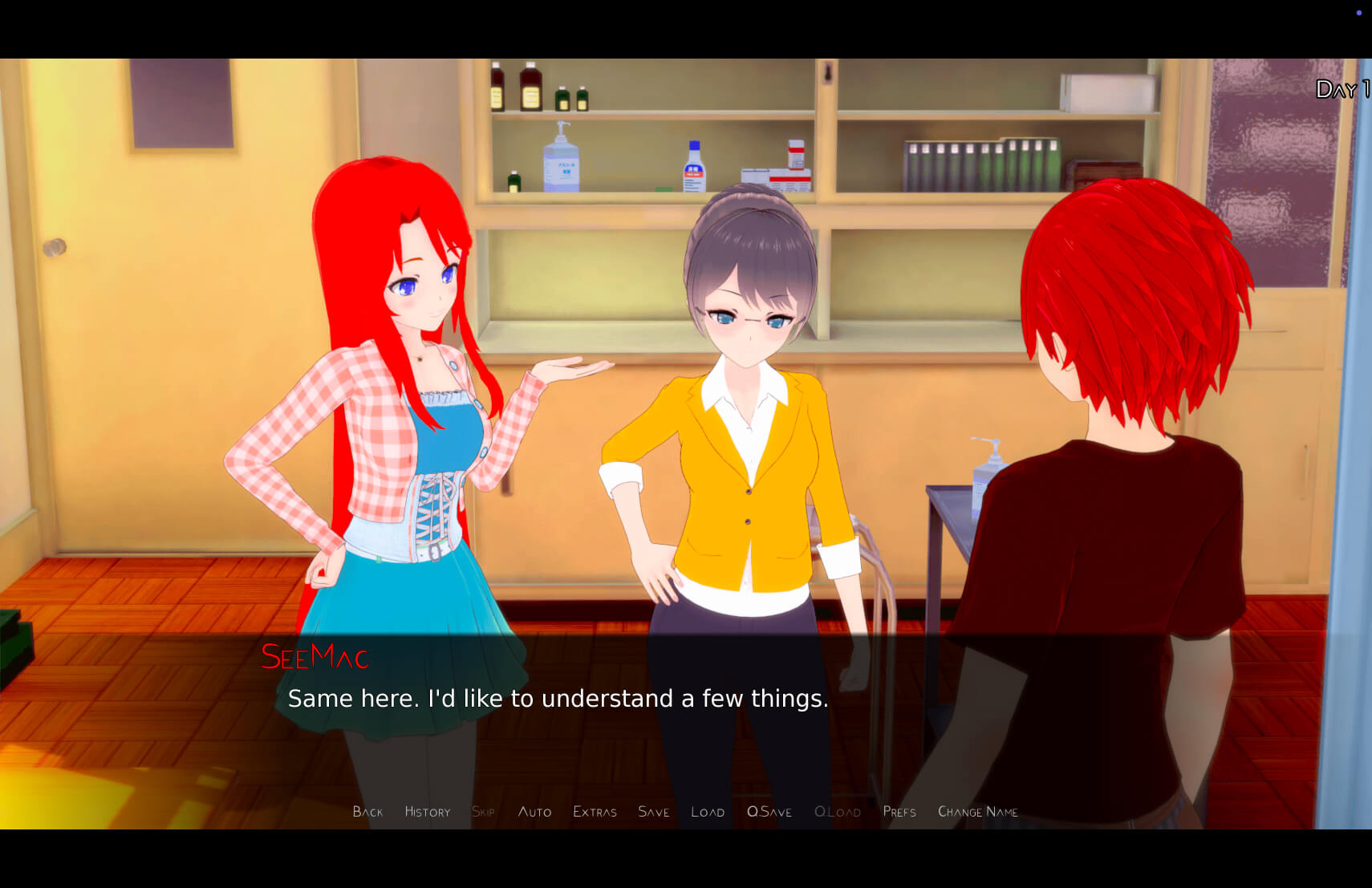Open the History log
This screenshot has width=1372, height=888.
(428, 812)
